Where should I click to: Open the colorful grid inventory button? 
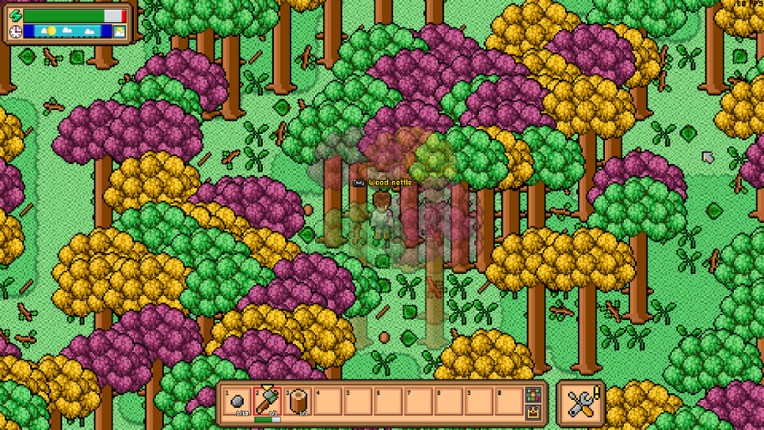pyautogui.click(x=534, y=393)
